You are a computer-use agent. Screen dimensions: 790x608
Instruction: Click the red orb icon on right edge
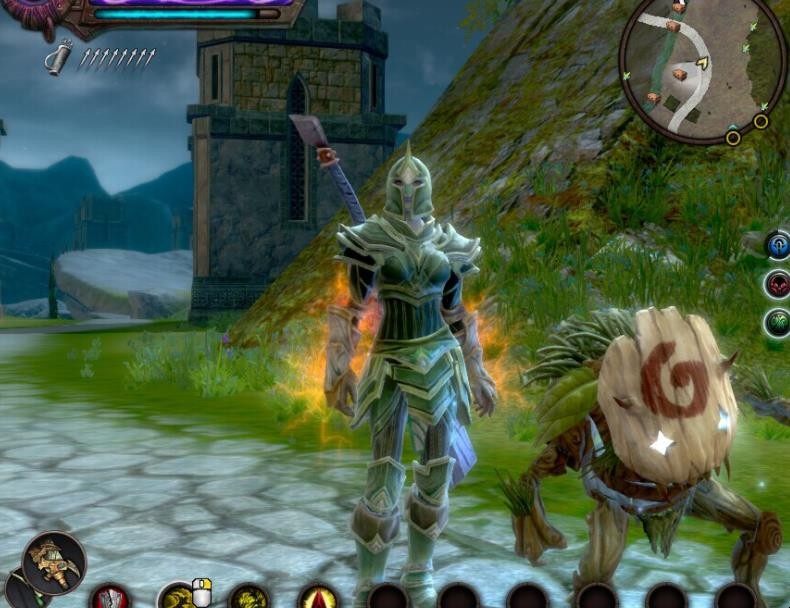click(x=778, y=285)
